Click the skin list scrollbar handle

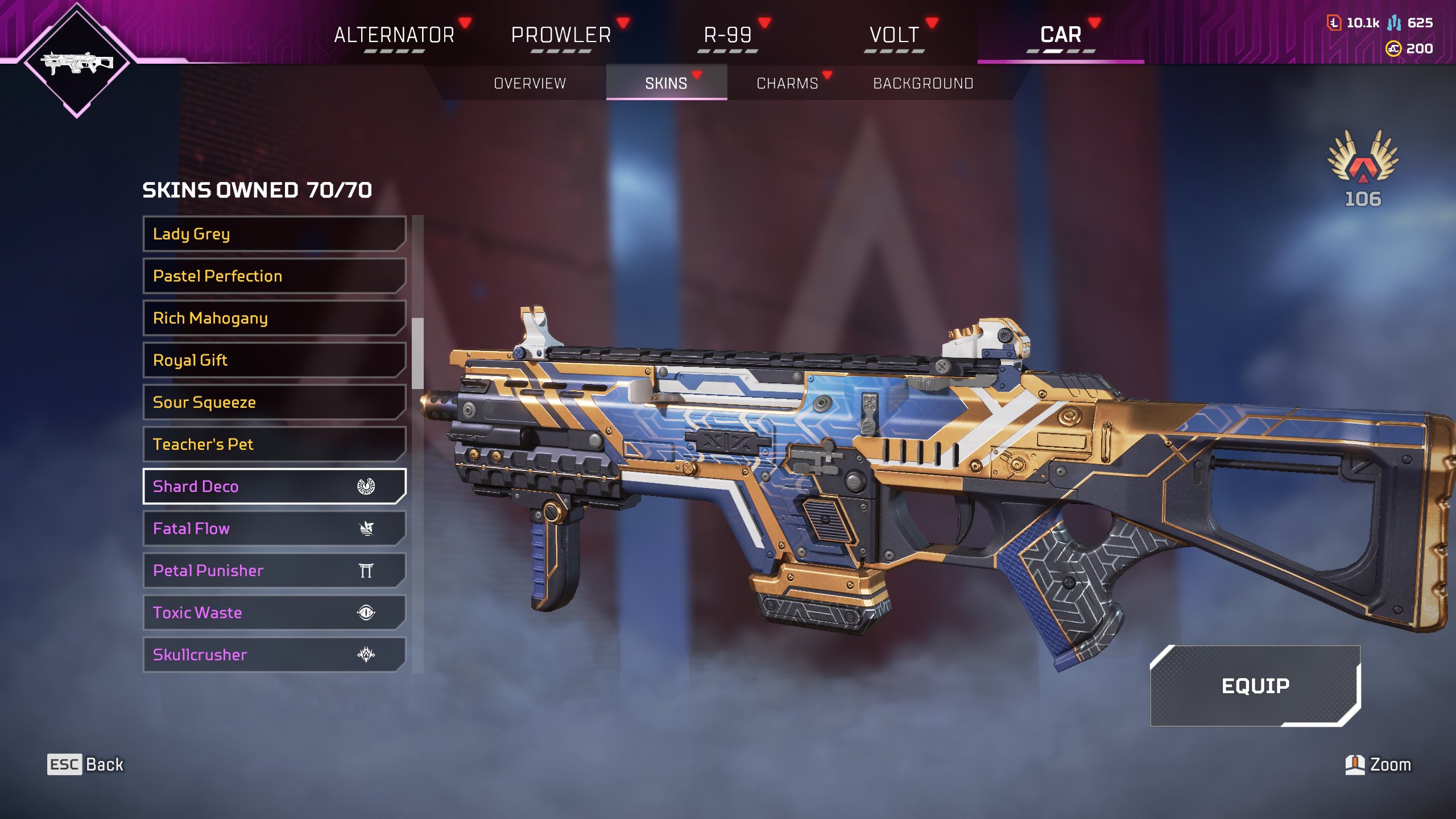(418, 353)
